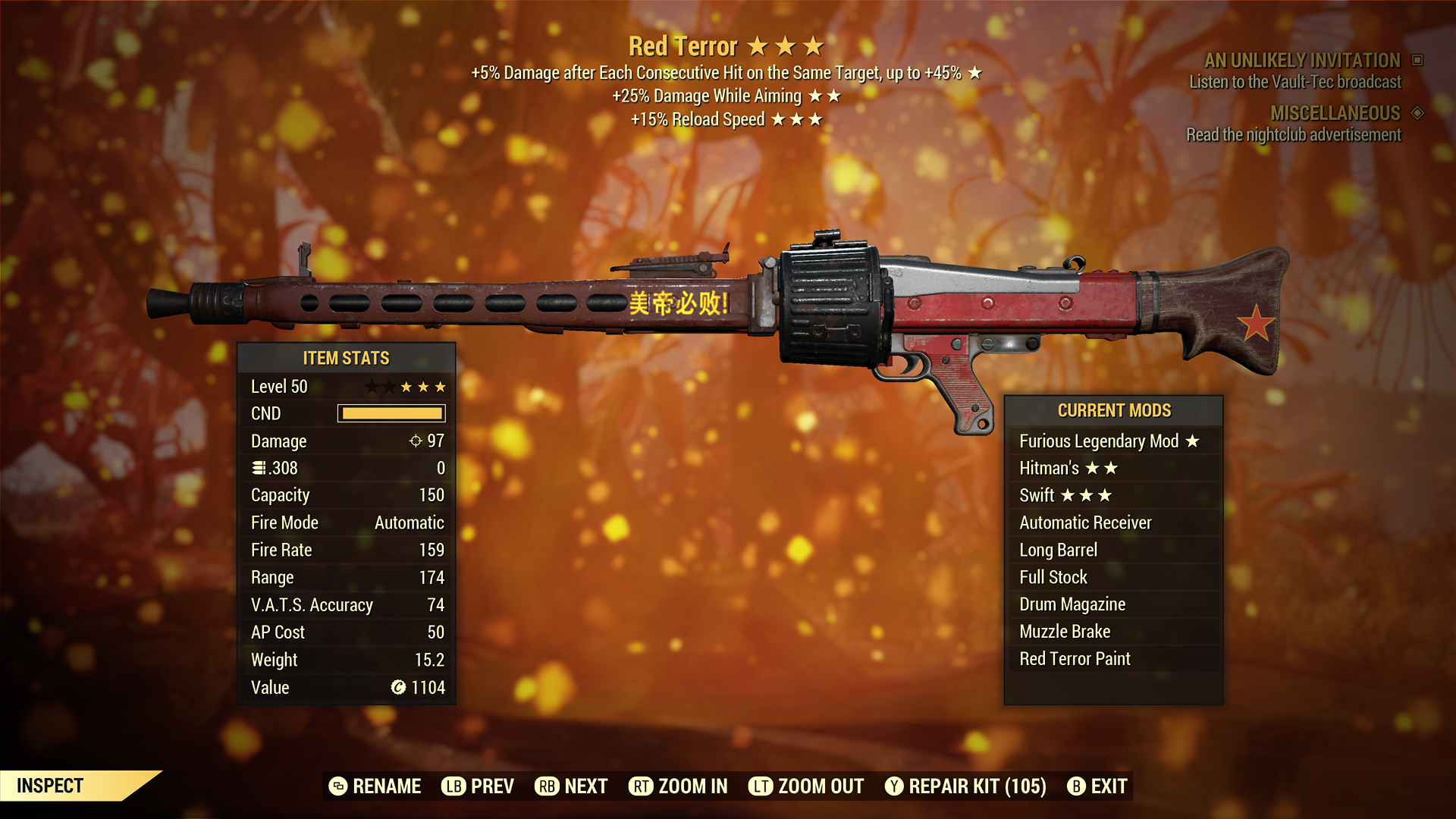This screenshot has height=819, width=1456.
Task: Open the An Unlikely Invitation quest tracker
Action: (1302, 61)
